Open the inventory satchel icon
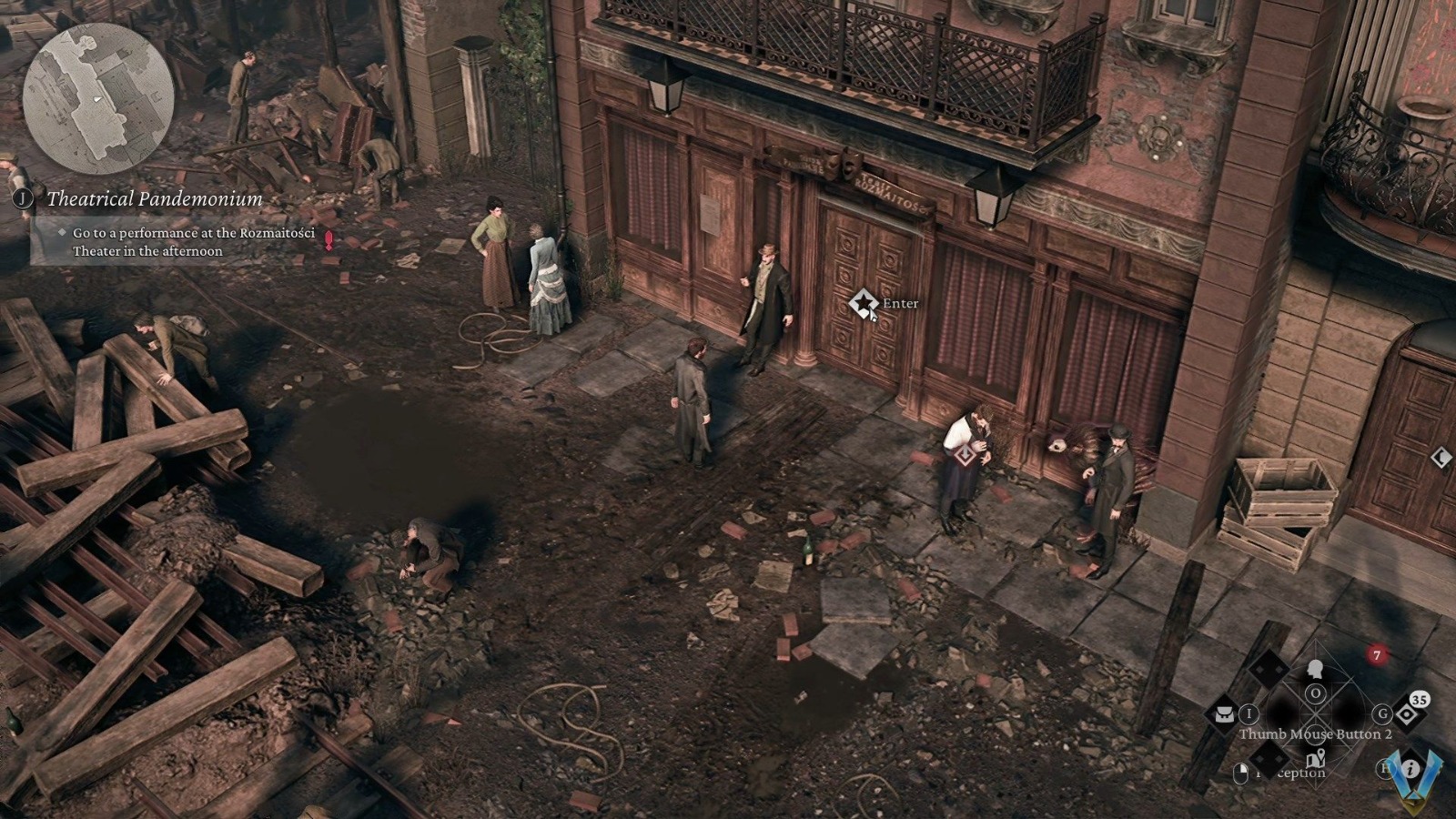Image resolution: width=1456 pixels, height=819 pixels. point(1224,714)
